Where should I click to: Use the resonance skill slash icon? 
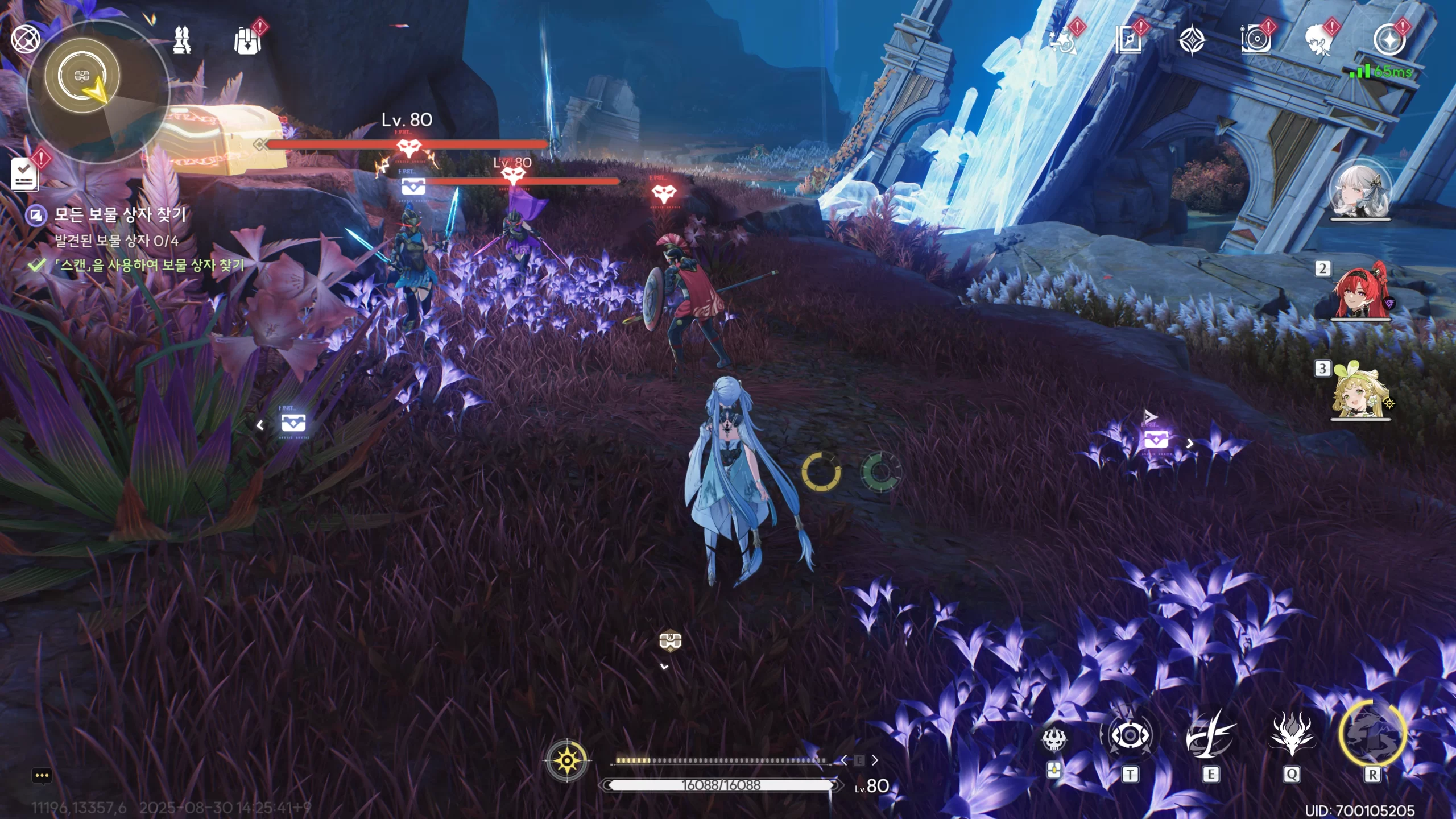(1210, 736)
